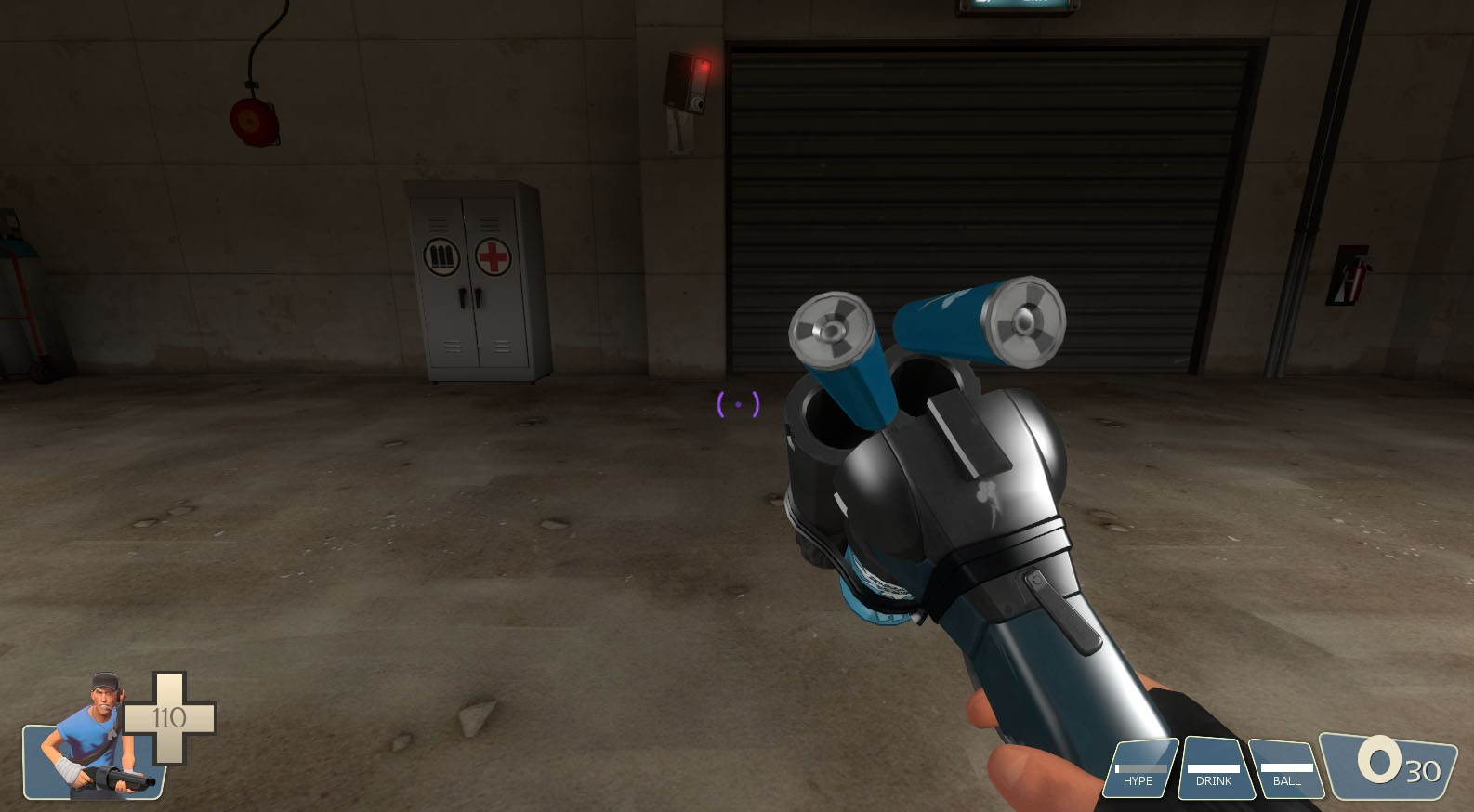This screenshot has height=812, width=1474.
Task: Click the purple crosshair at screen center
Action: pos(736,405)
